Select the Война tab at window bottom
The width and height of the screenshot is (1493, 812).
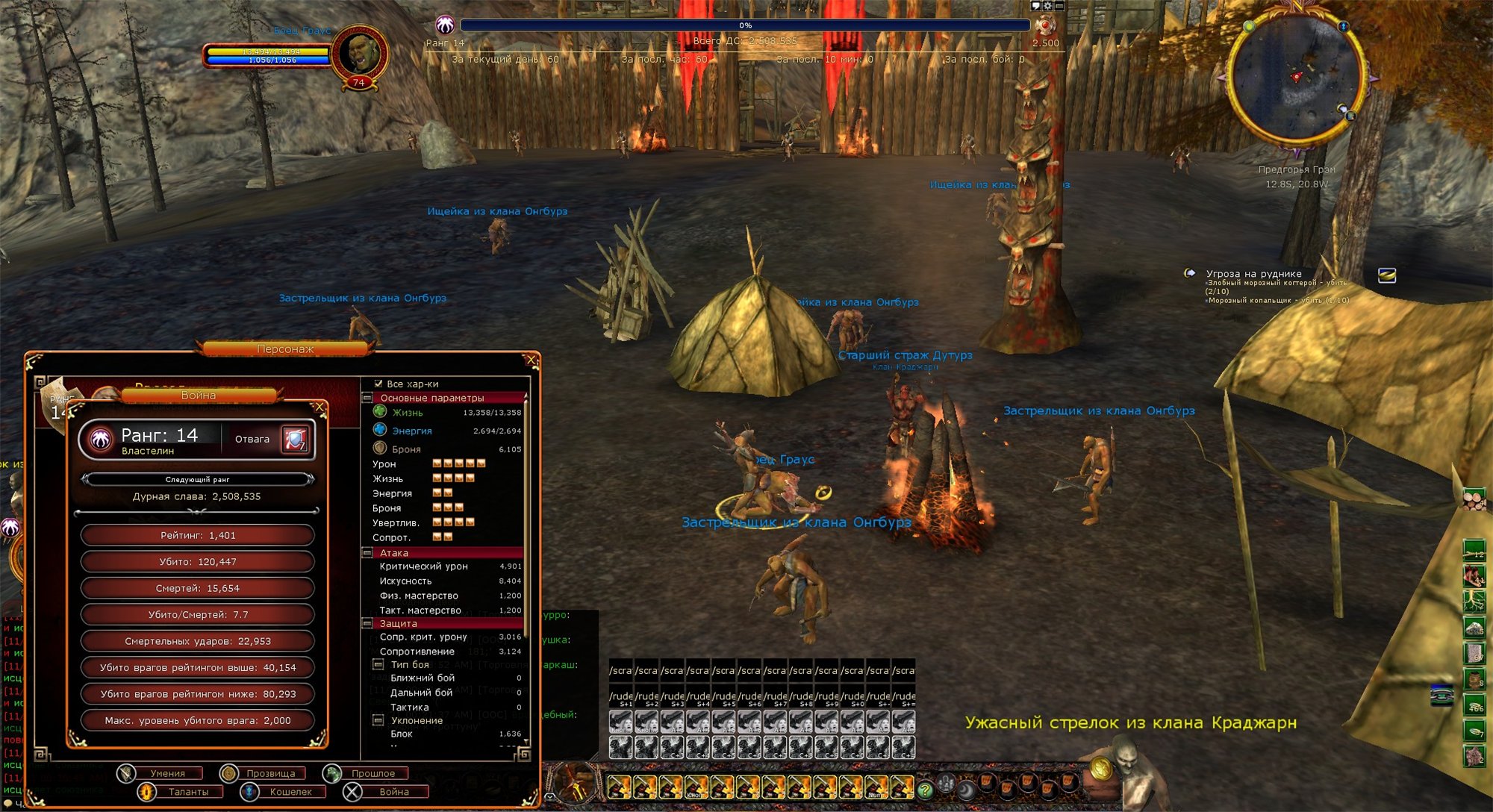tap(393, 792)
